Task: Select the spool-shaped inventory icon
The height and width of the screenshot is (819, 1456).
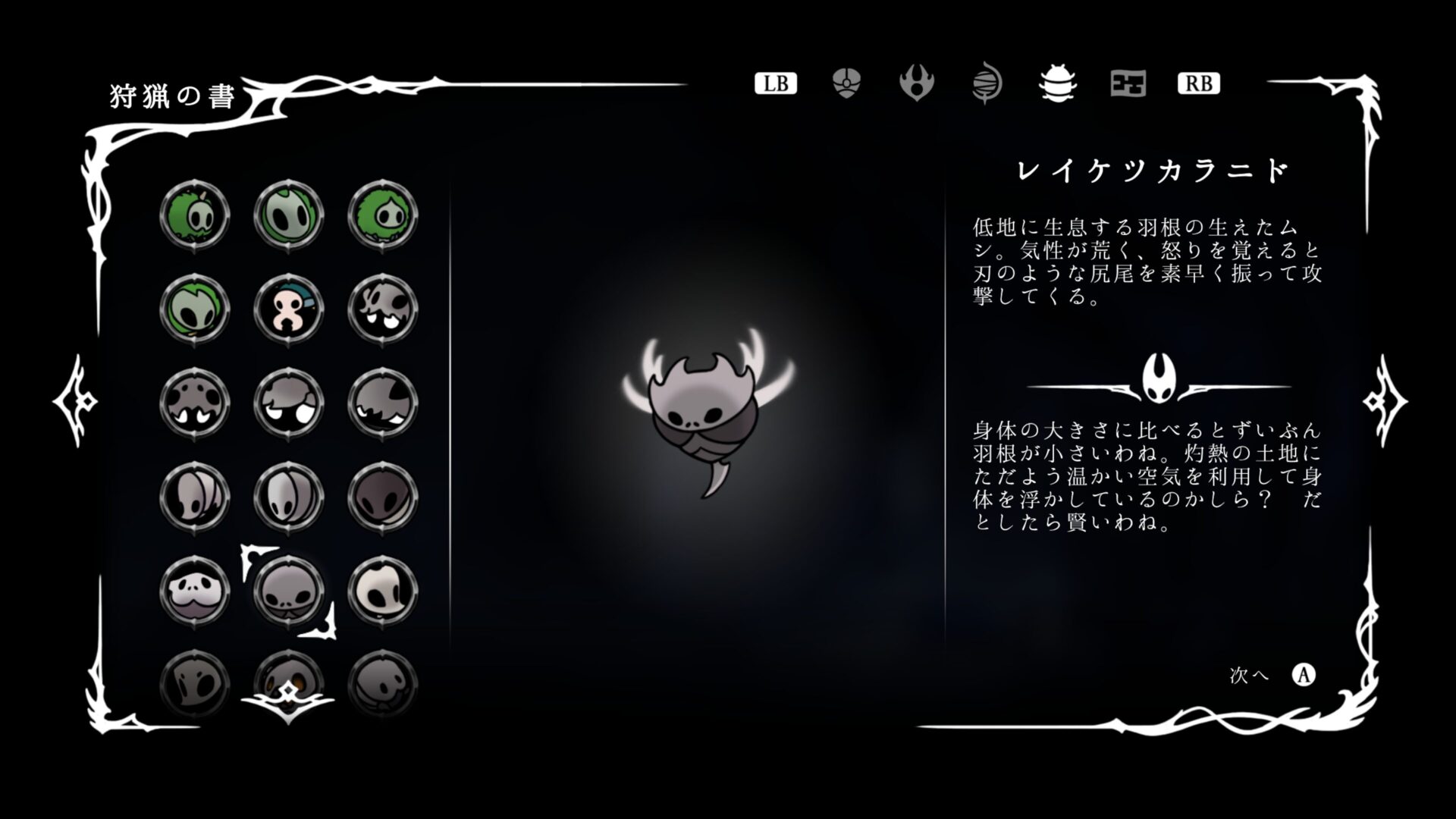Action: [986, 84]
